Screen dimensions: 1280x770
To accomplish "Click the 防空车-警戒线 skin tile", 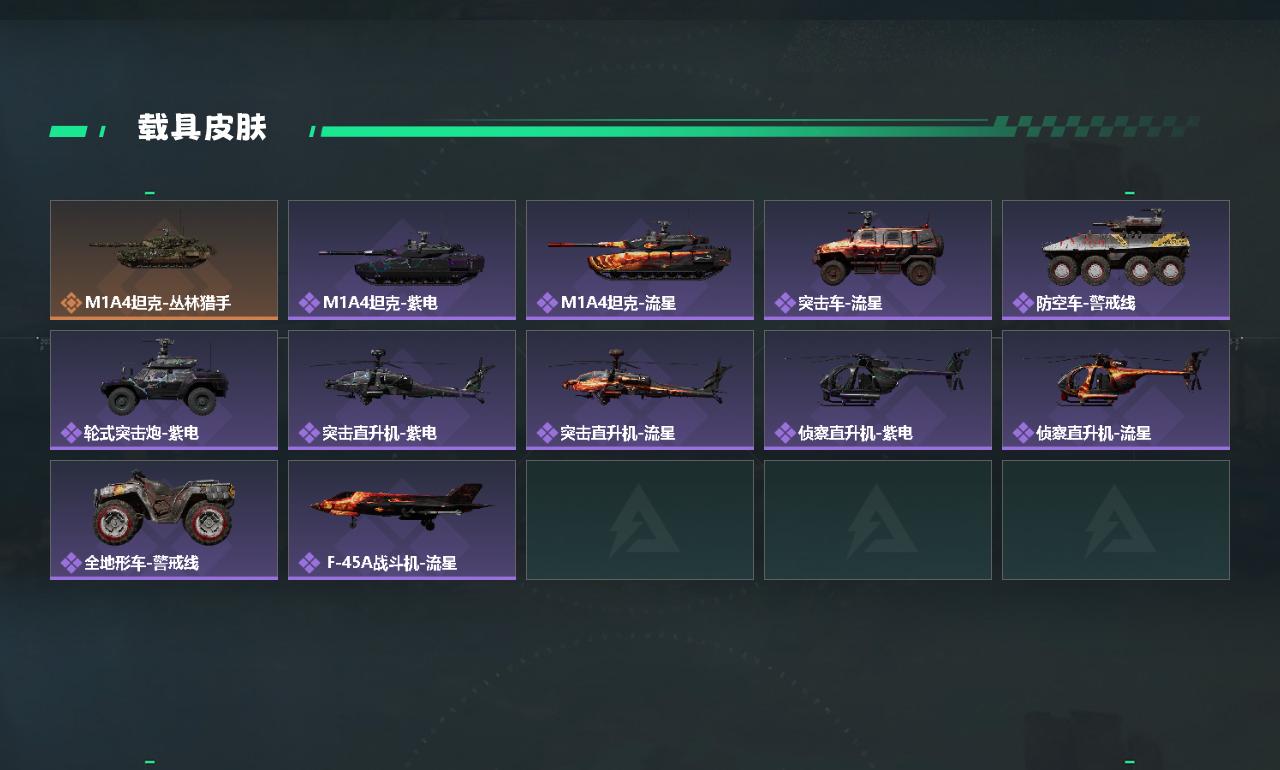I will 1116,259.
